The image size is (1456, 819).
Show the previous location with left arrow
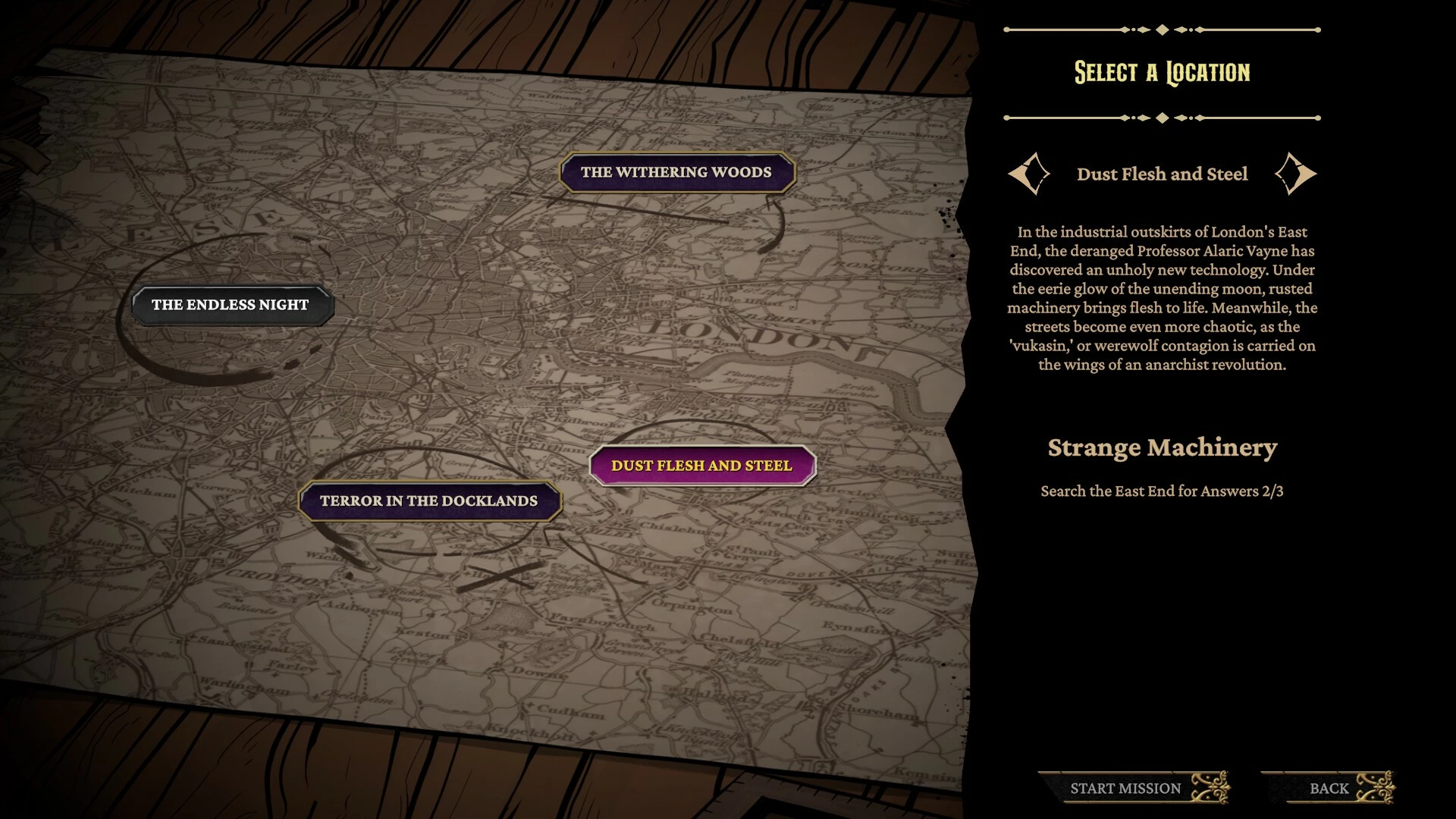click(x=1028, y=174)
